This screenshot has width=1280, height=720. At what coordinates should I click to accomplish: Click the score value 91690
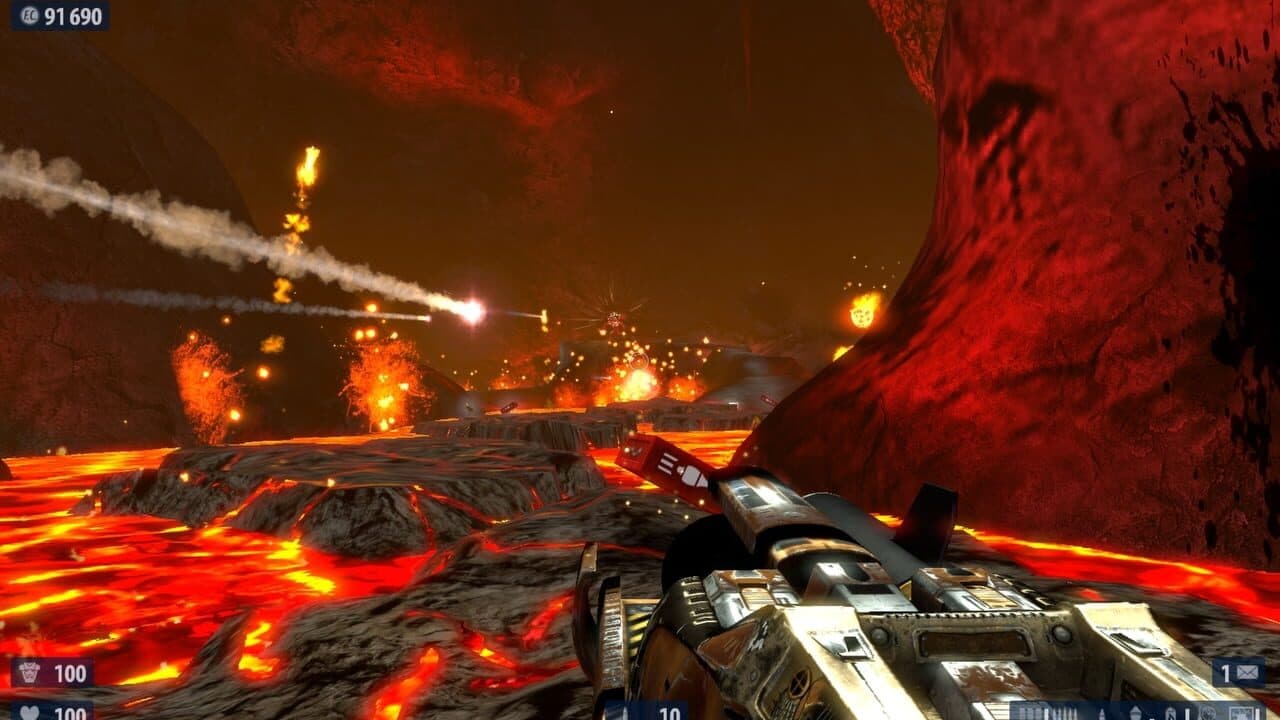pos(72,15)
